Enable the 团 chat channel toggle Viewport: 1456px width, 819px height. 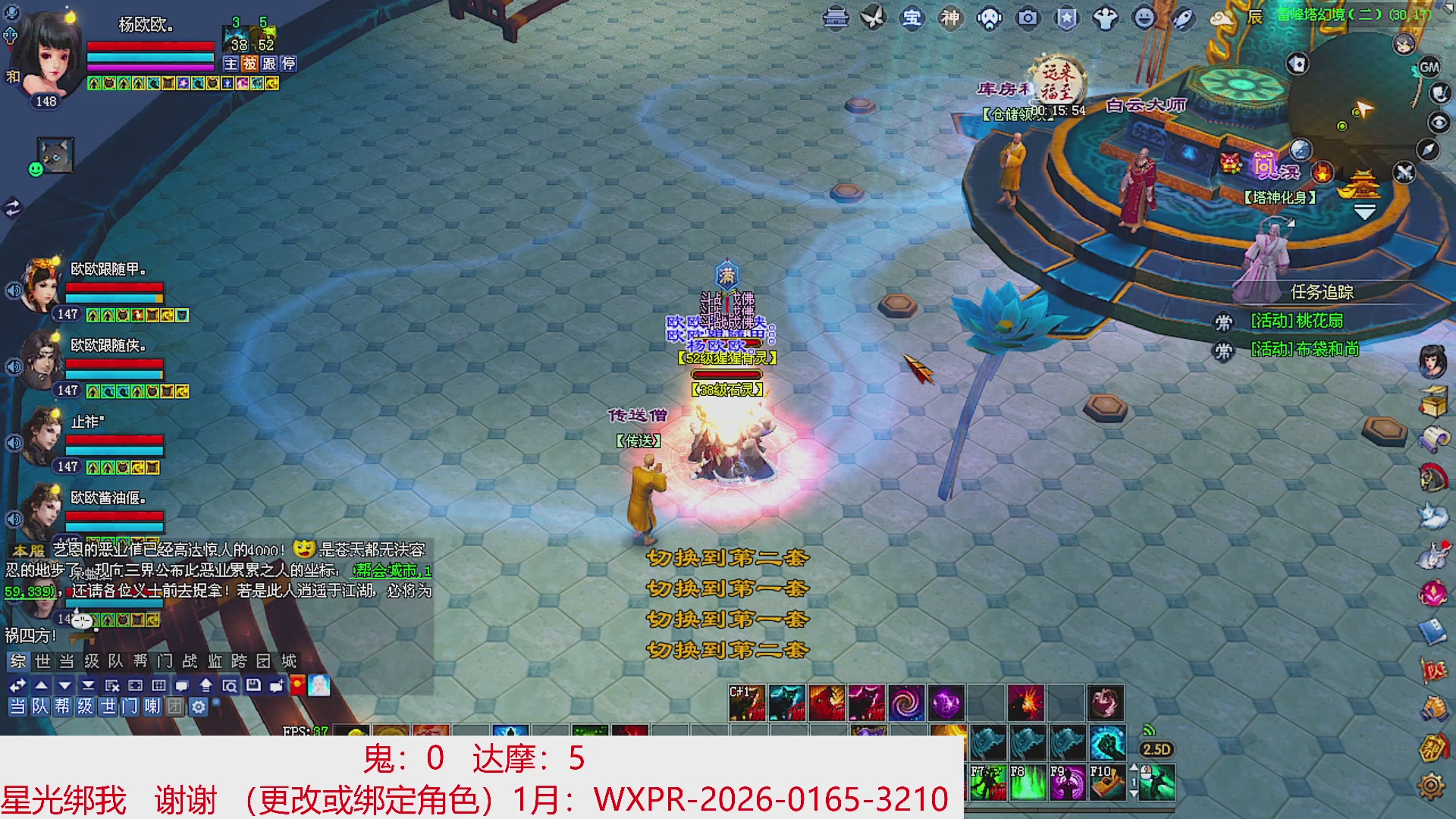tap(175, 708)
